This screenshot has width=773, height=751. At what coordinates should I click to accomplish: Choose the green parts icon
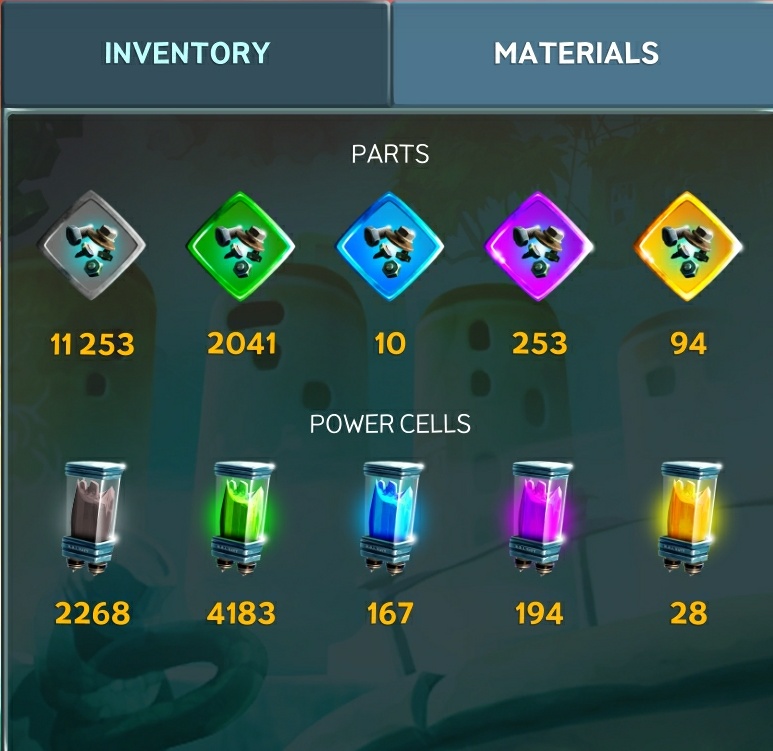pyautogui.click(x=241, y=245)
